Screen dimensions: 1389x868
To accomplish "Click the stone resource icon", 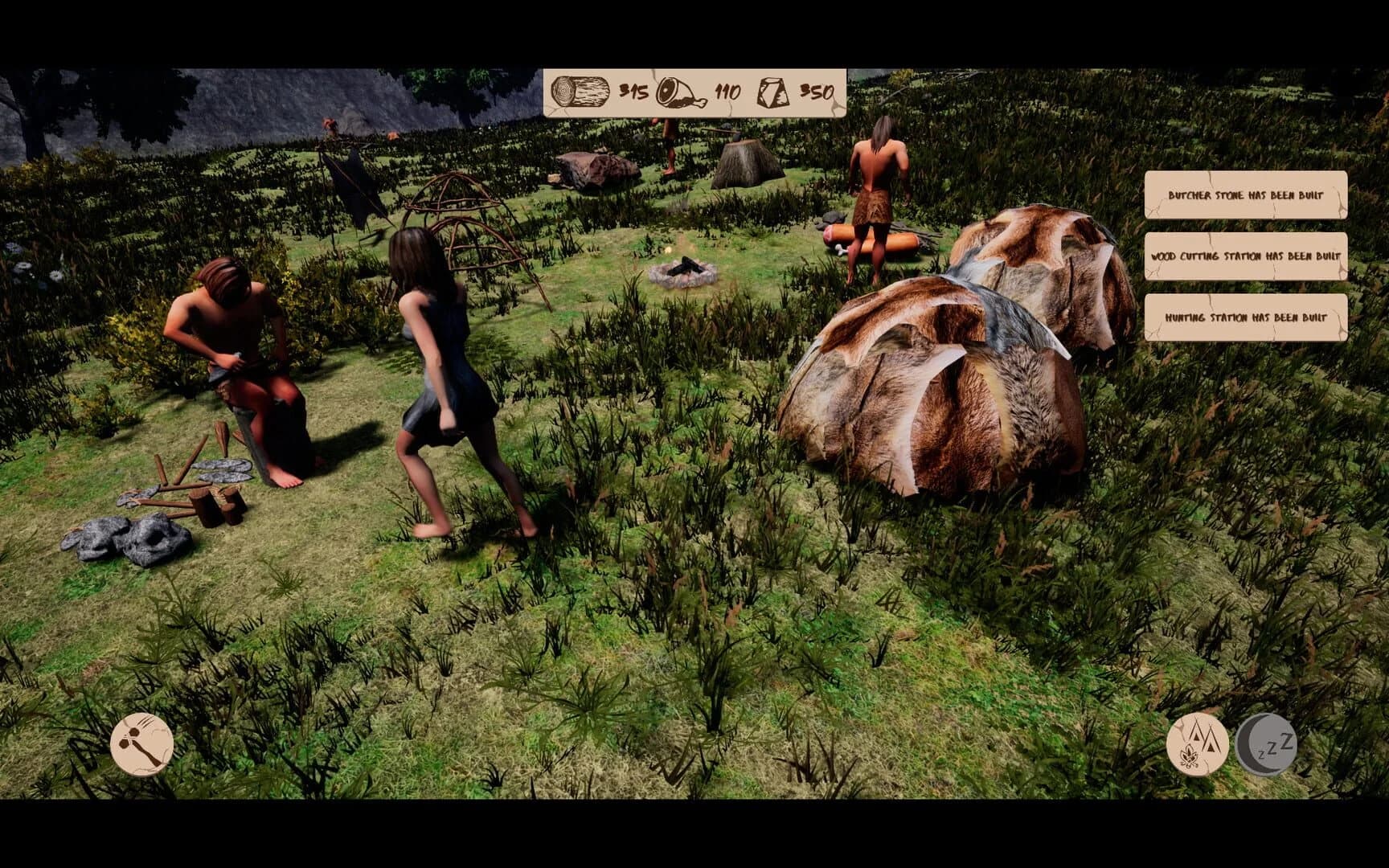I will point(772,91).
